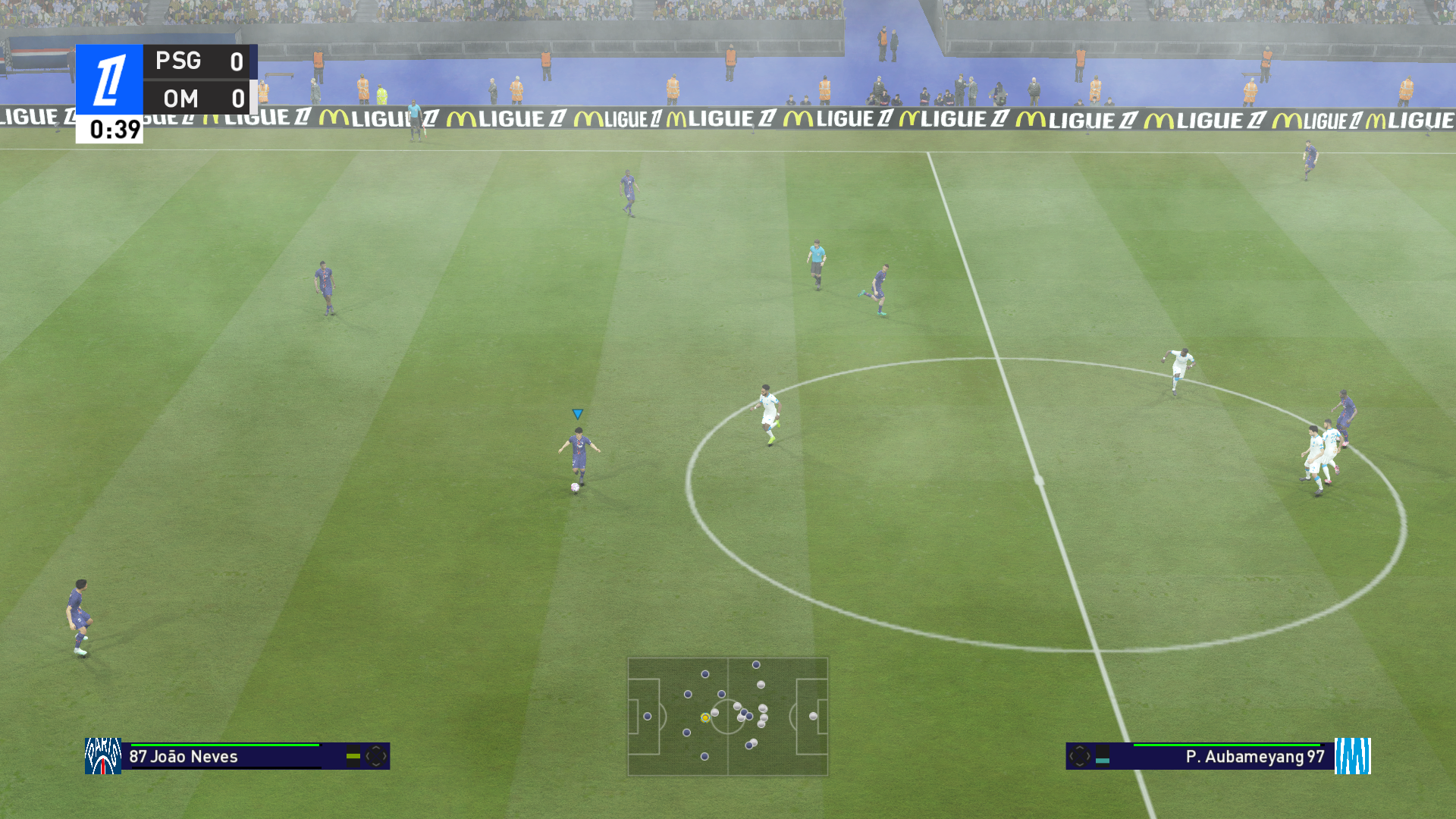The height and width of the screenshot is (819, 1456).
Task: Select the João Neves player name panel
Action: point(227,756)
